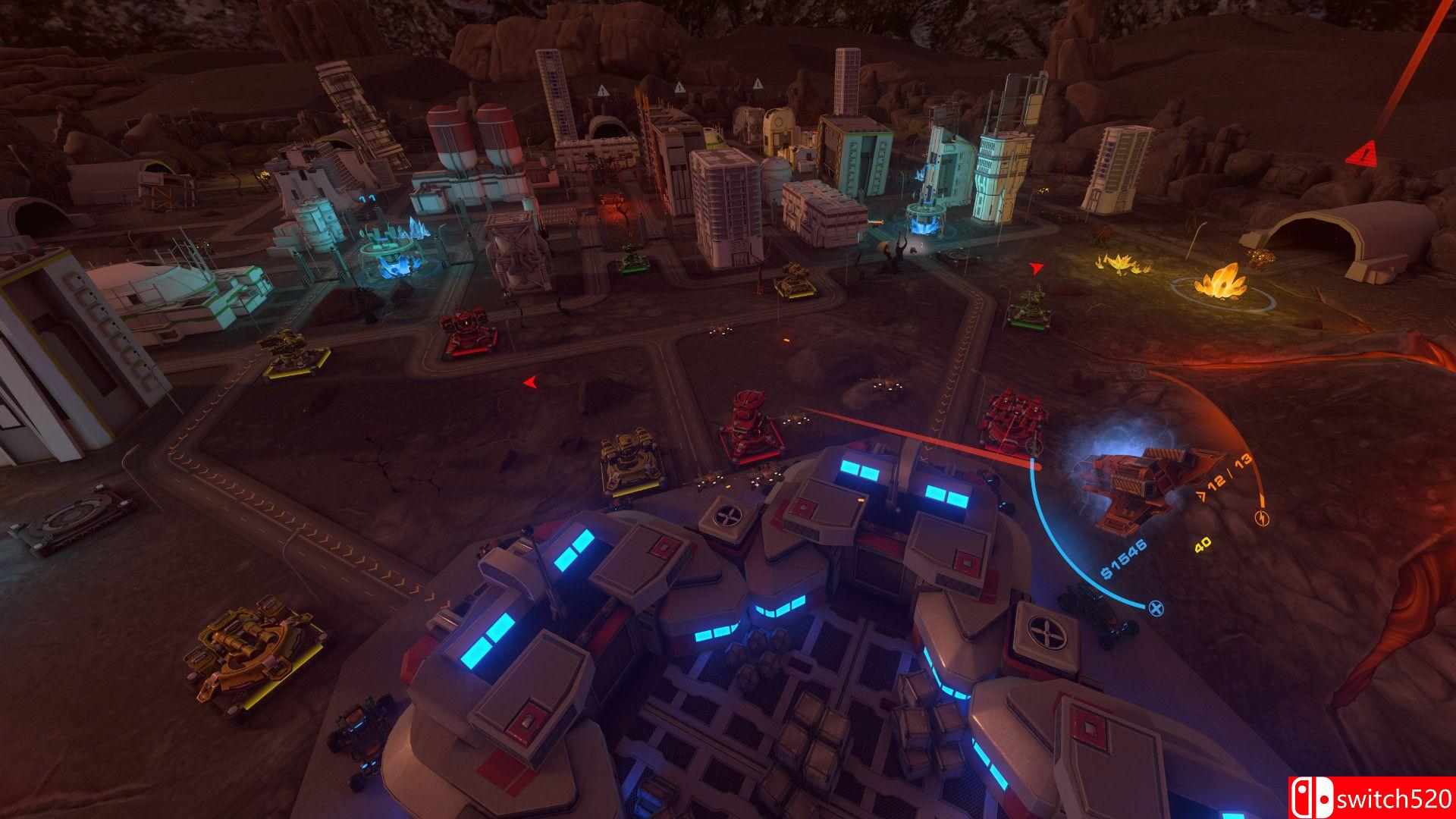Click the leftmost white warning triangle above the city

pos(603,90)
